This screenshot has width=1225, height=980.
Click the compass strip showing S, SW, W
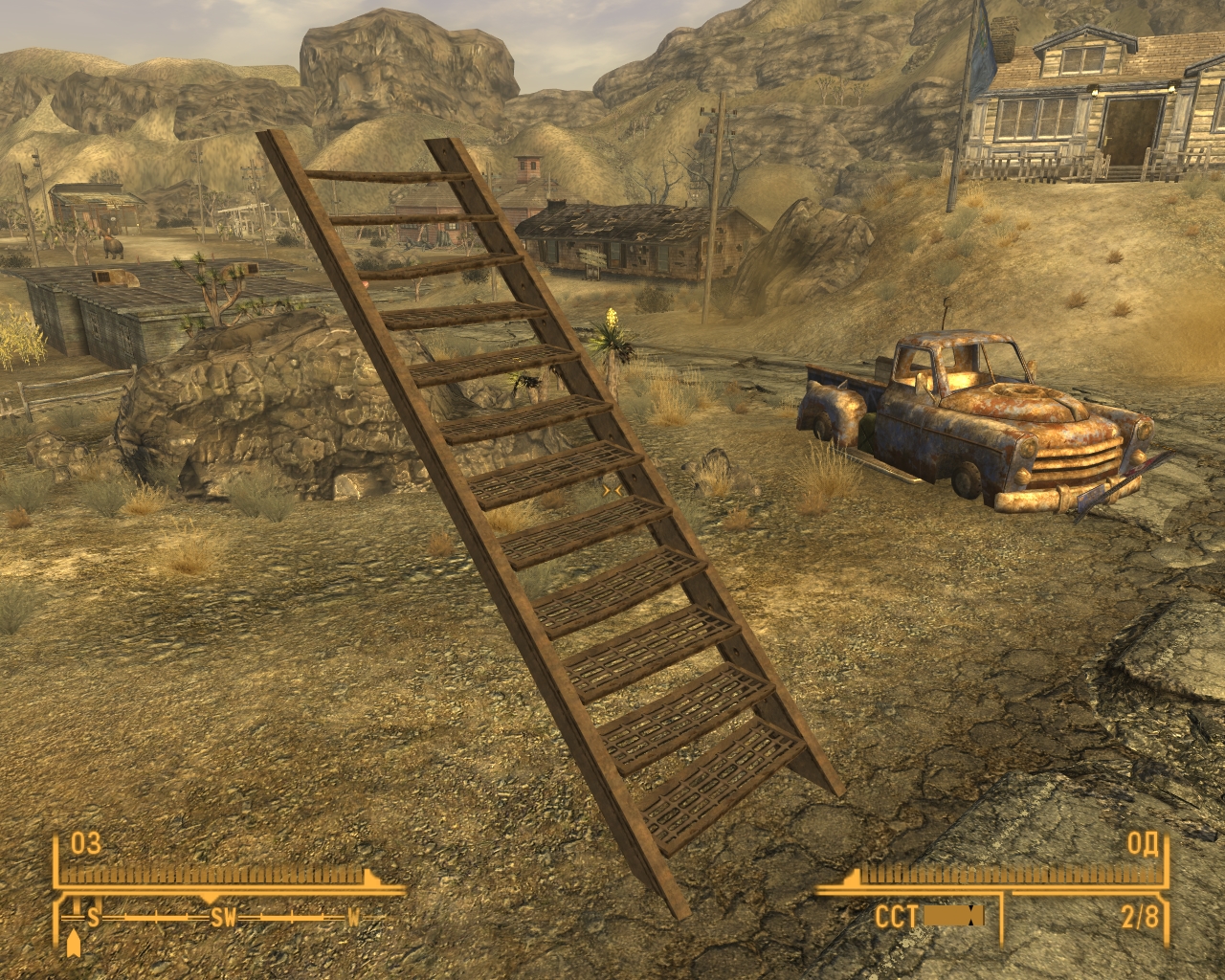tap(224, 917)
